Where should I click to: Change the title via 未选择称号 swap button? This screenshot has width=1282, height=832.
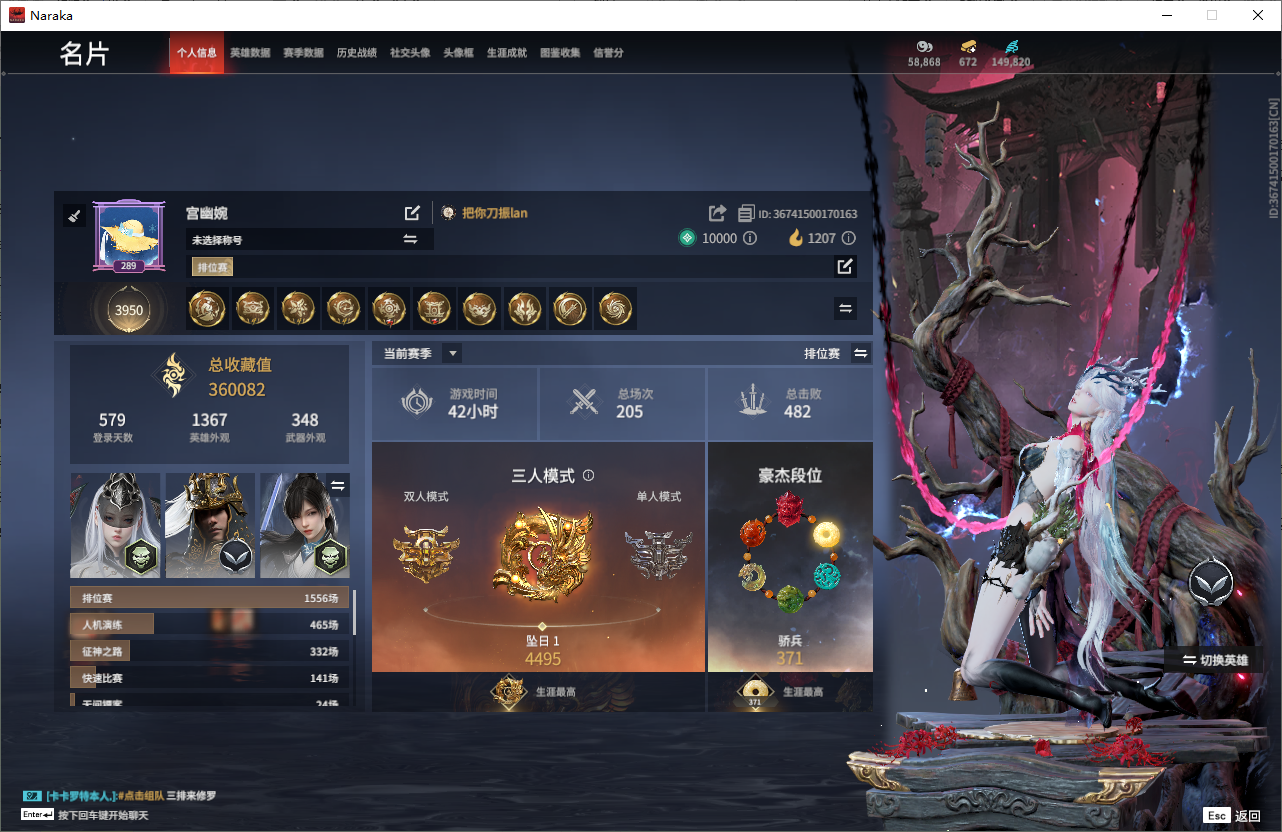410,239
